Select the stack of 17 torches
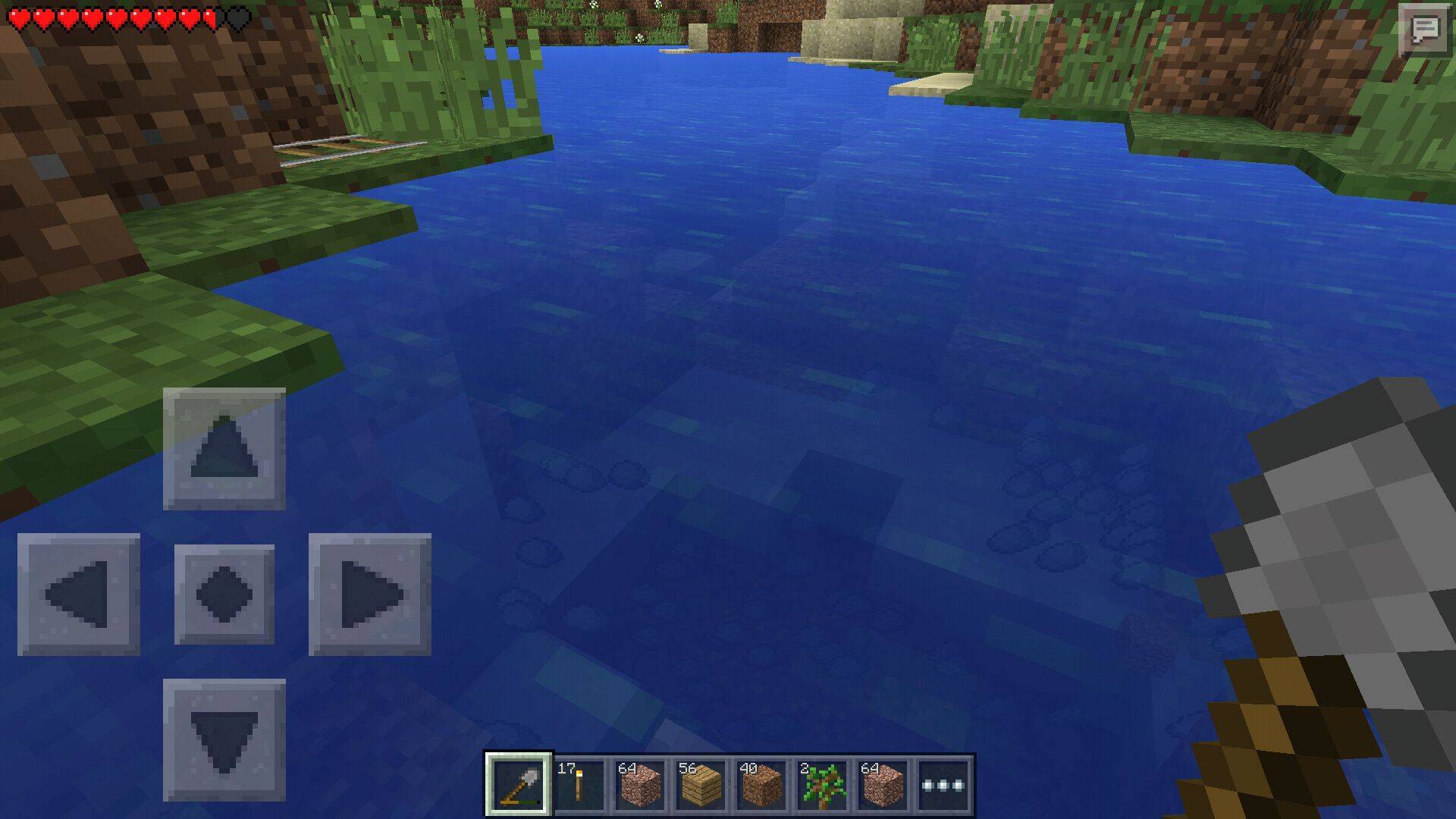 pos(579,784)
